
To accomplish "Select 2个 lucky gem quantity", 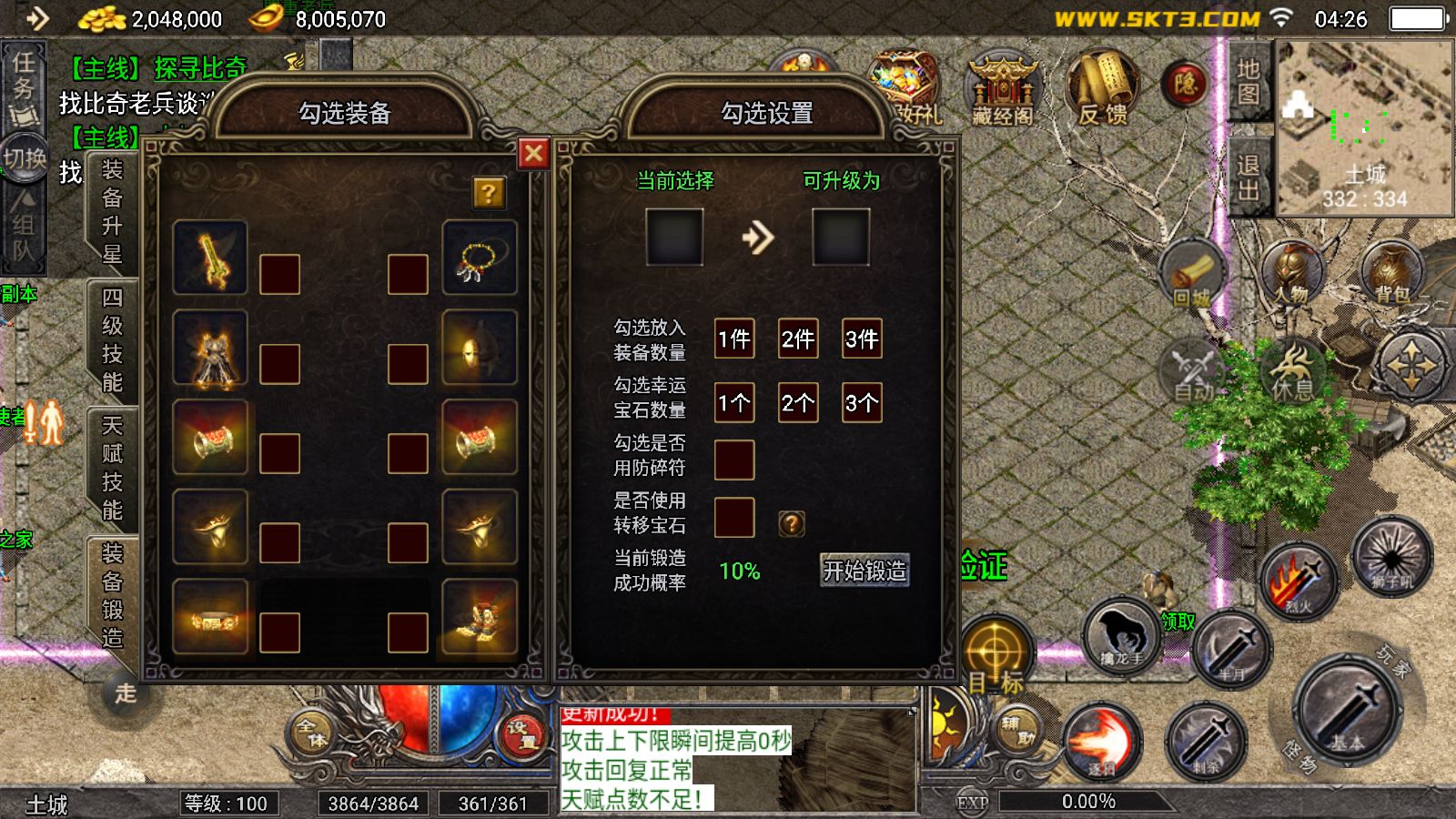I will (x=798, y=403).
